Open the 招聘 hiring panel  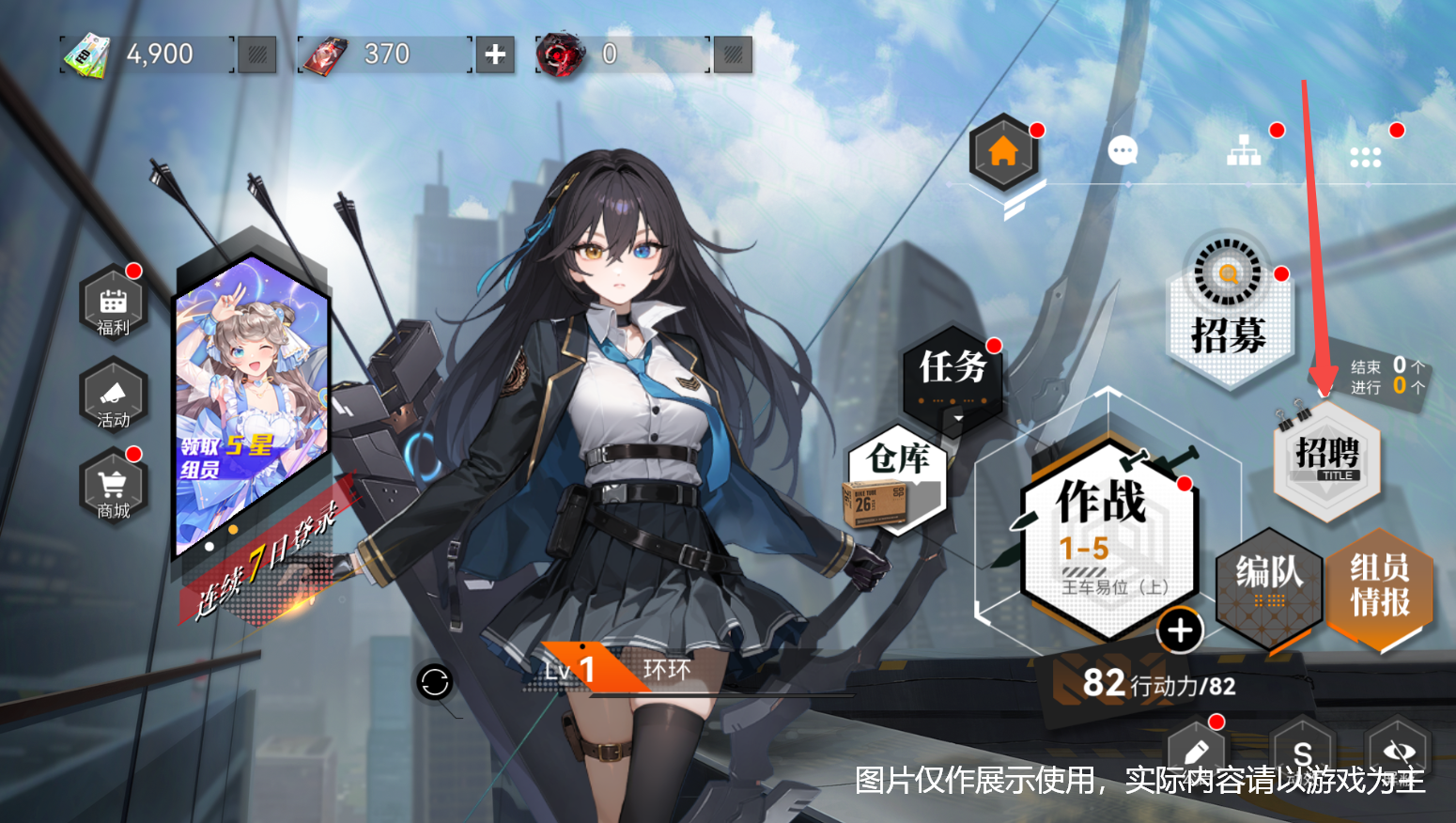tap(1326, 460)
